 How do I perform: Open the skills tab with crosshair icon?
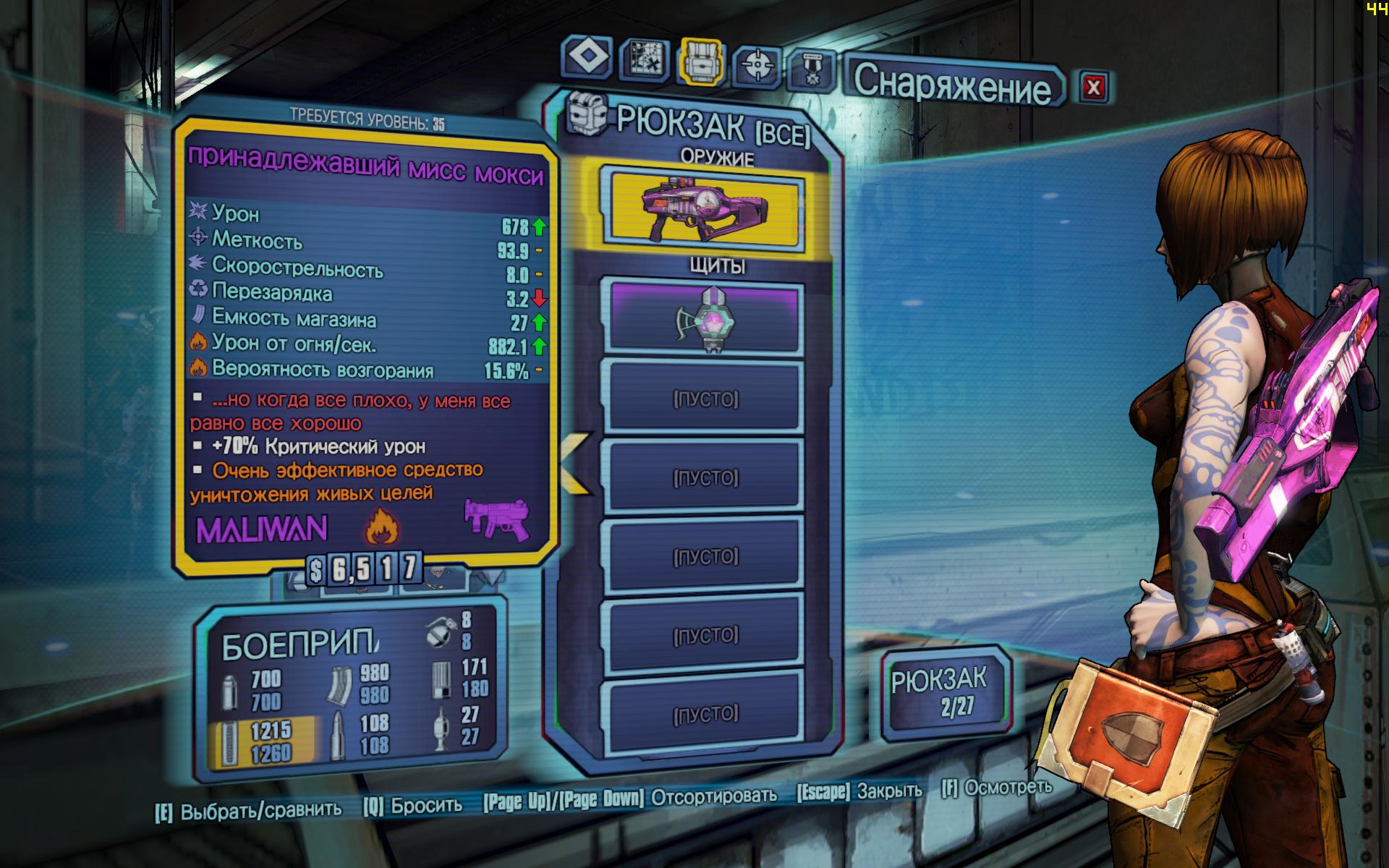click(x=757, y=67)
